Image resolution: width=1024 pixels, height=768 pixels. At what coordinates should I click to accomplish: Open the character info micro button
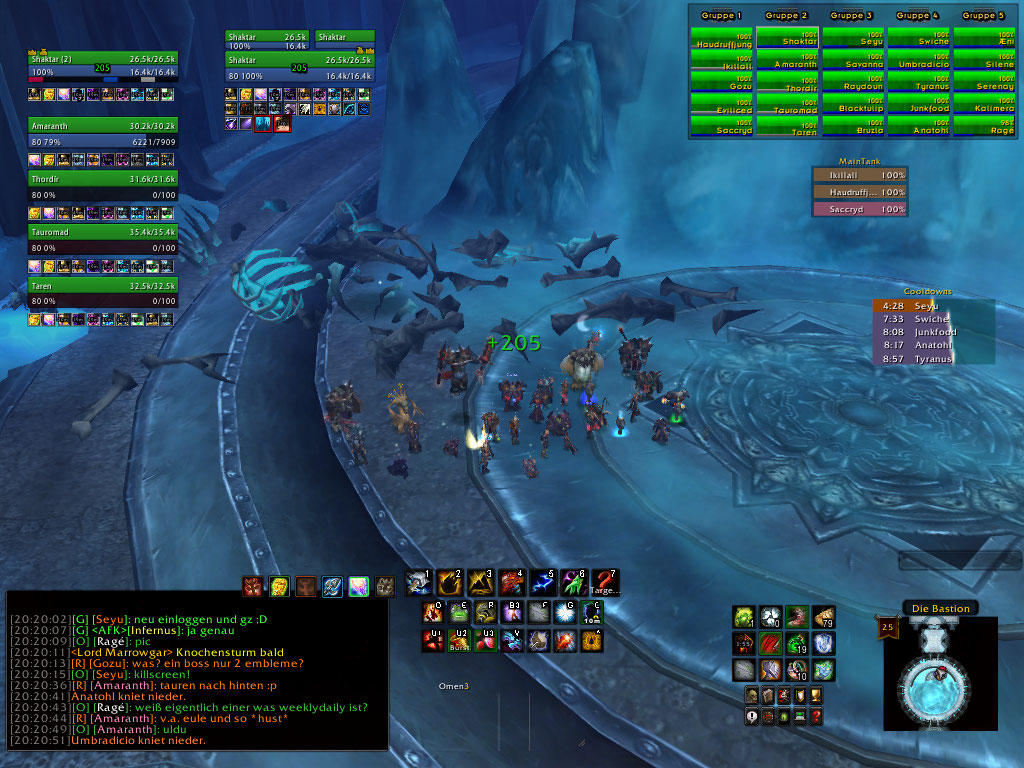coord(752,695)
